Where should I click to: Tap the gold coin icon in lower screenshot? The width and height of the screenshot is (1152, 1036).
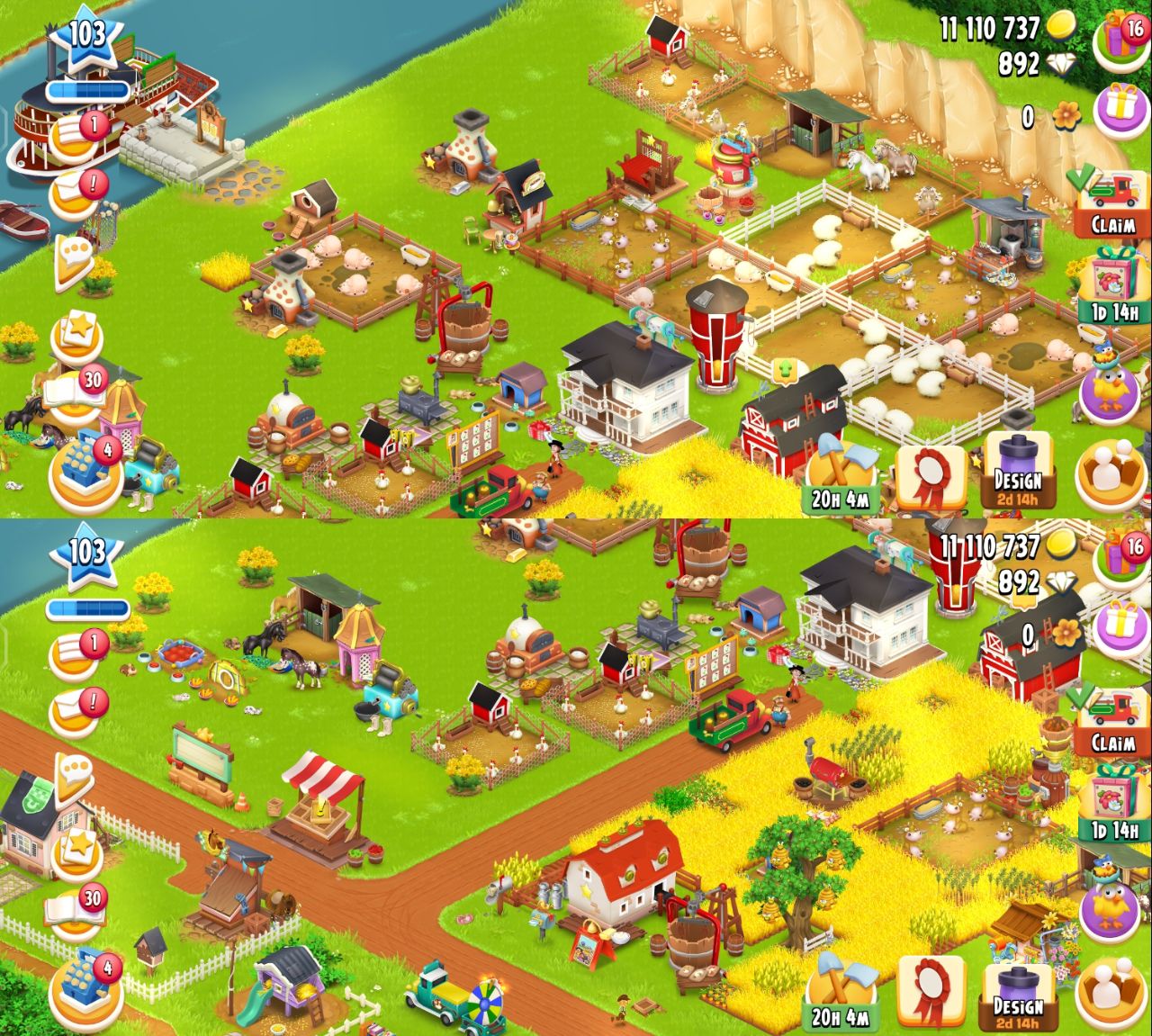tap(1061, 545)
